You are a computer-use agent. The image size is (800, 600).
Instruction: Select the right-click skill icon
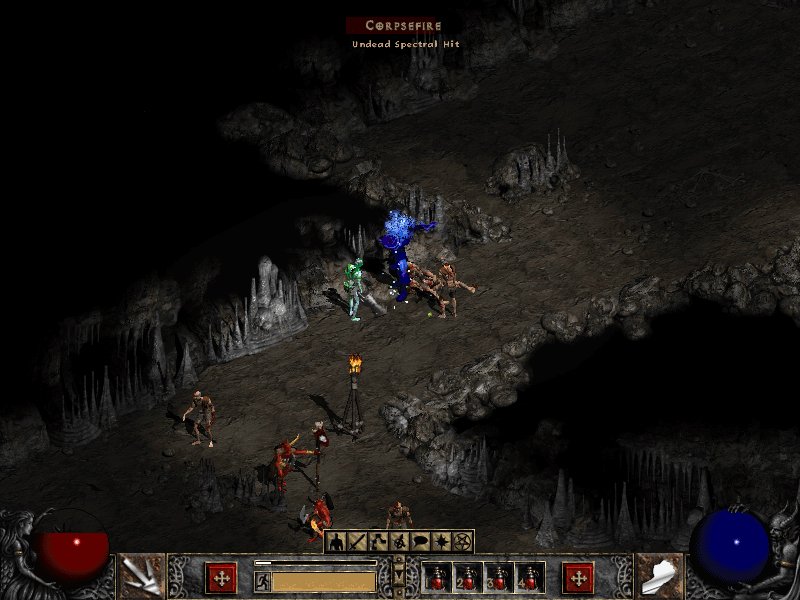[x=659, y=576]
